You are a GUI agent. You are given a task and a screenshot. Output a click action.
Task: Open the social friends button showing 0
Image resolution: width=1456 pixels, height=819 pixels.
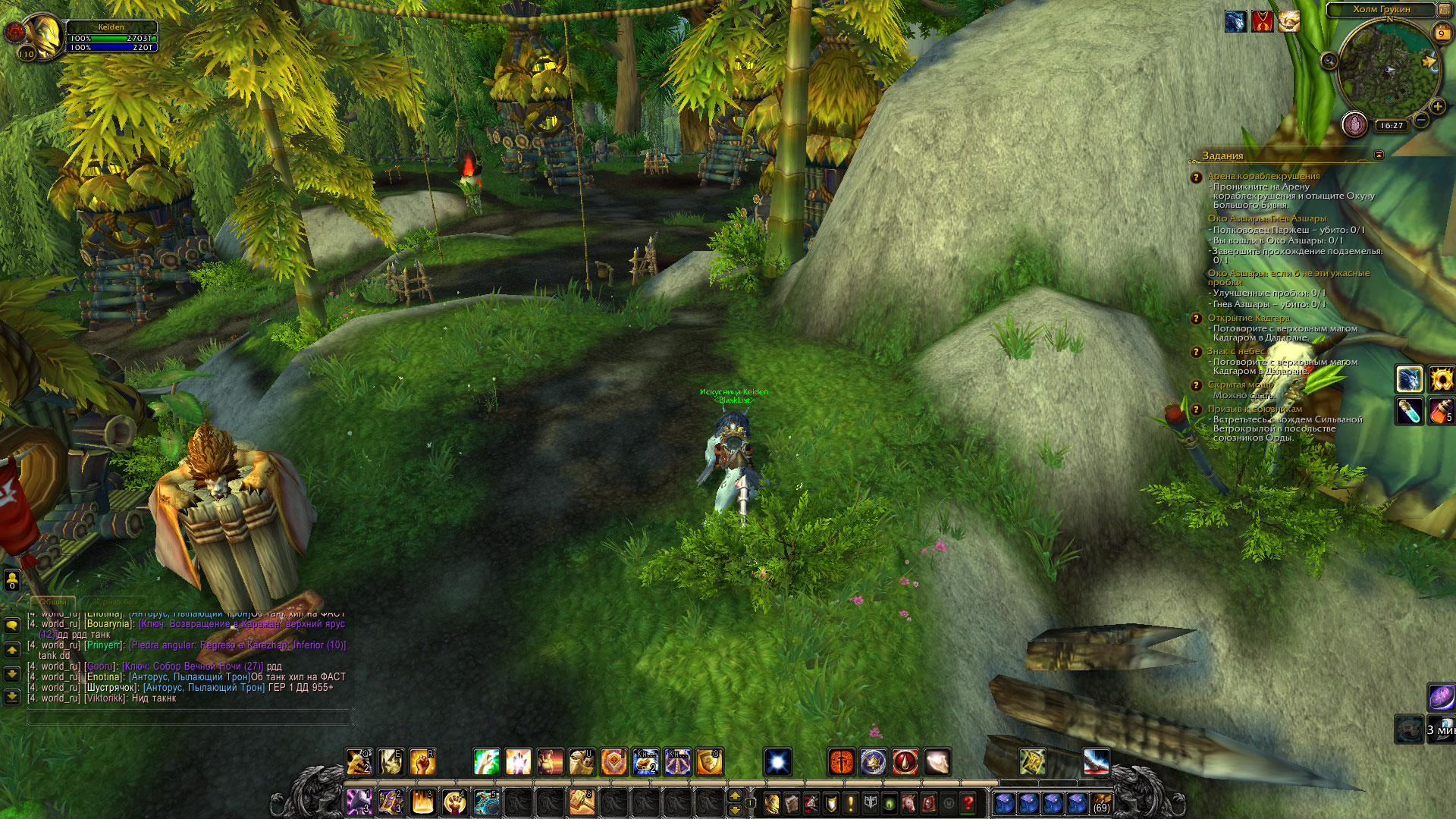click(x=12, y=580)
